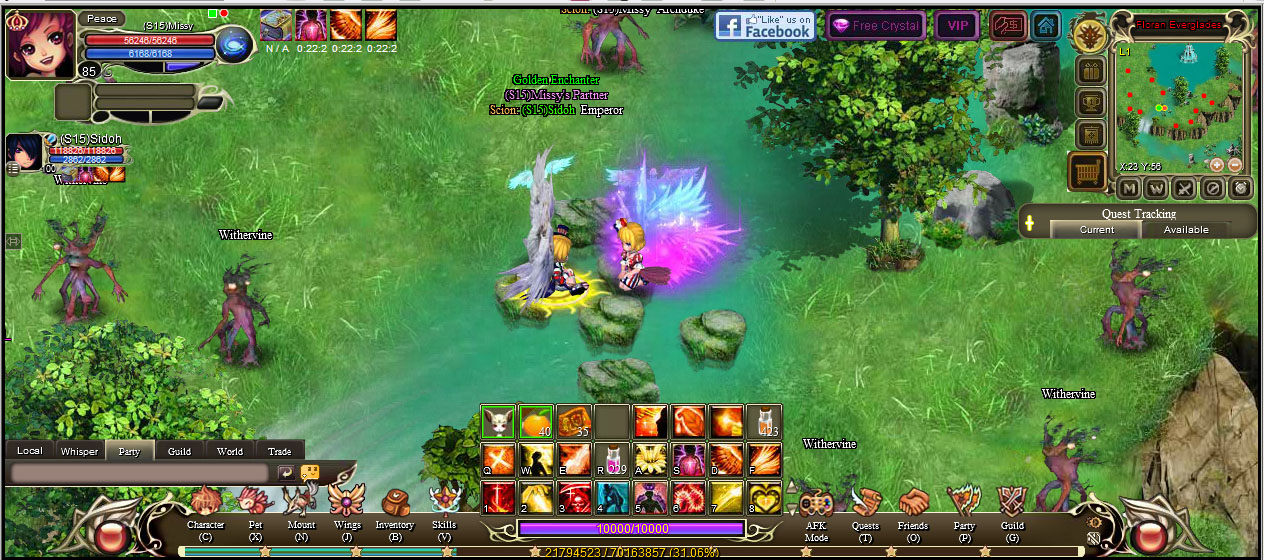Screen dimensions: 1264x560
Task: Select the Guild chat tab
Action: point(180,451)
